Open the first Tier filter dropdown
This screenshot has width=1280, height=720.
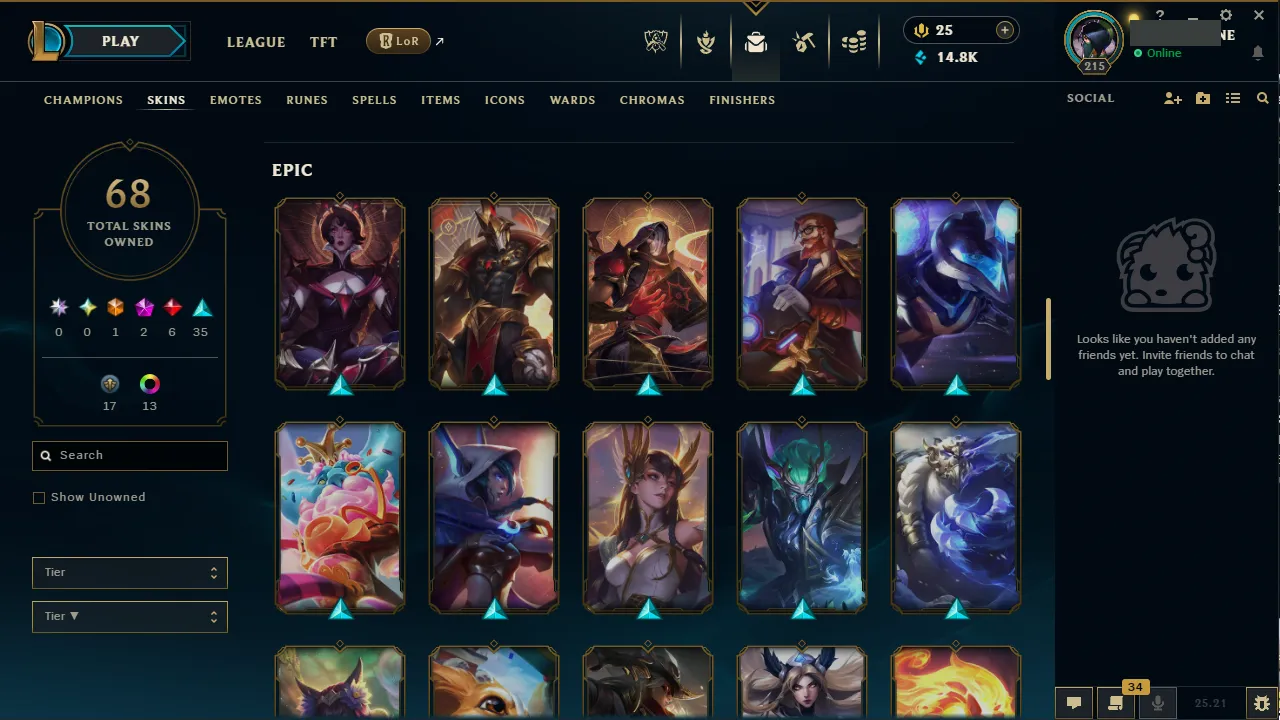tap(129, 572)
